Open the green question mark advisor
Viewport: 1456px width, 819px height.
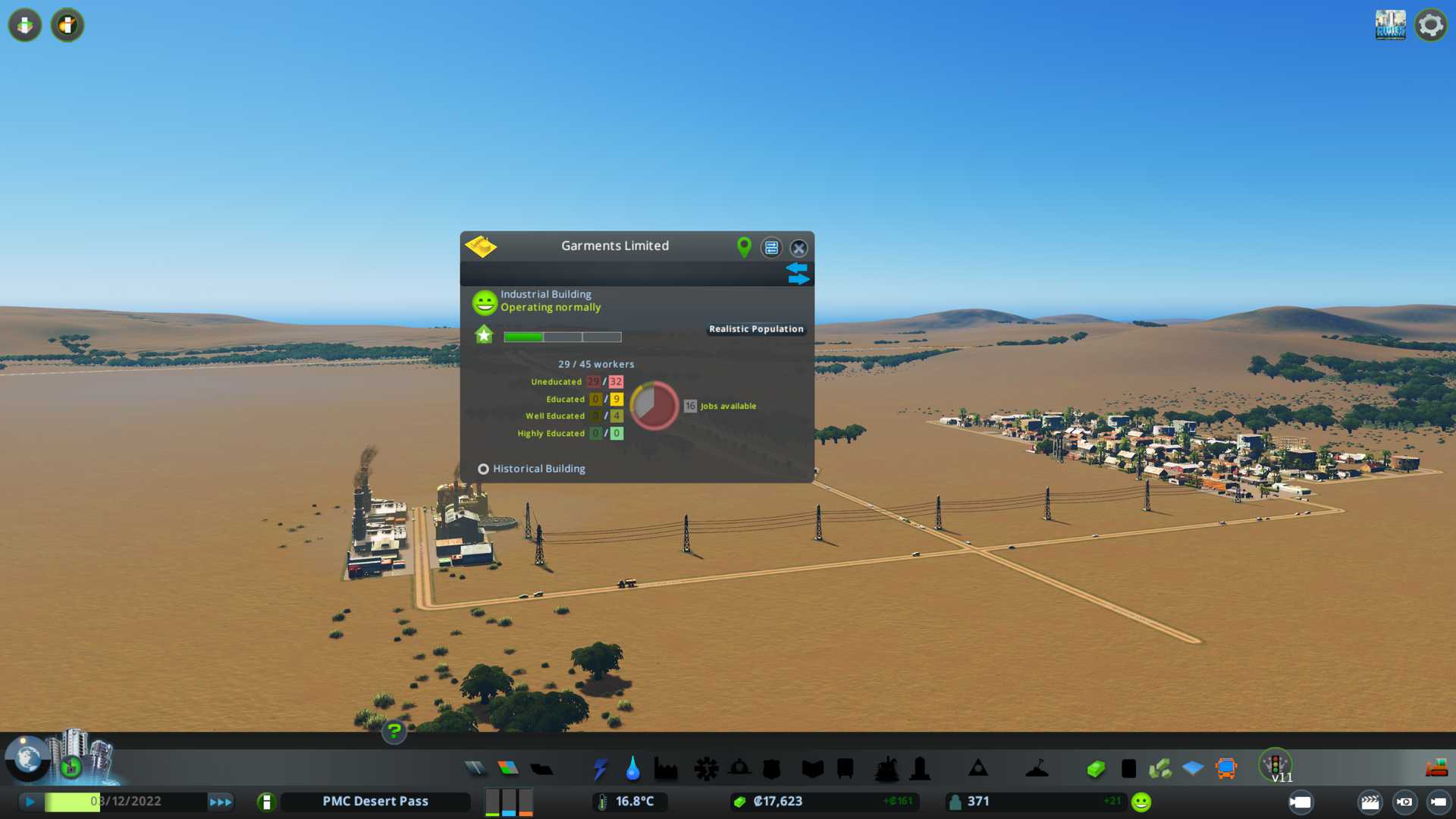394,731
